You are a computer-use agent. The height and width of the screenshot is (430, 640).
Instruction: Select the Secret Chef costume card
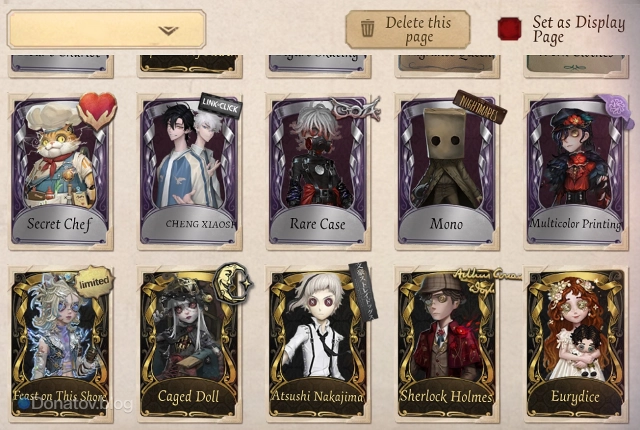pos(61,170)
